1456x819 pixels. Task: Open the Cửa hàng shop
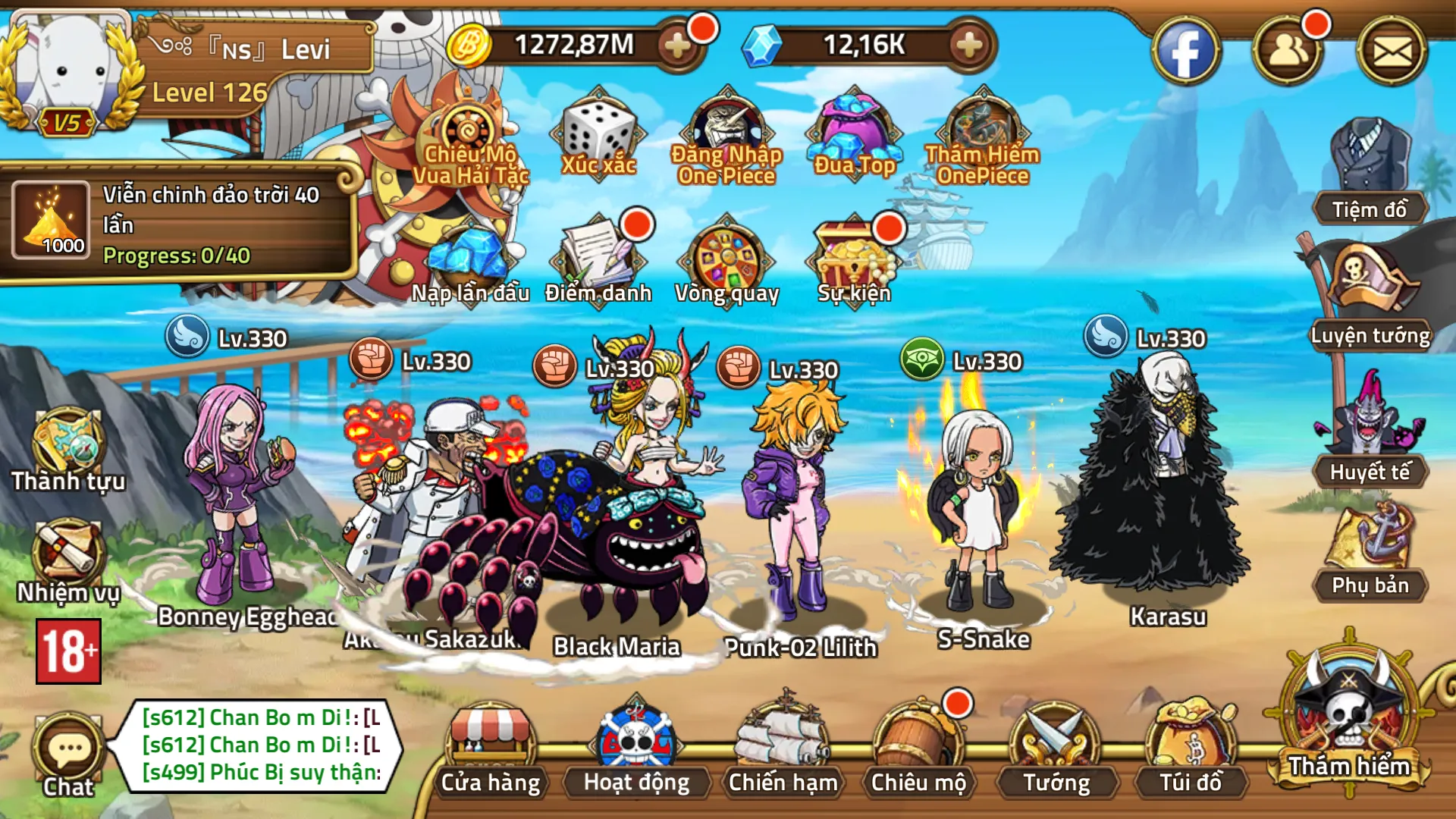[x=491, y=751]
